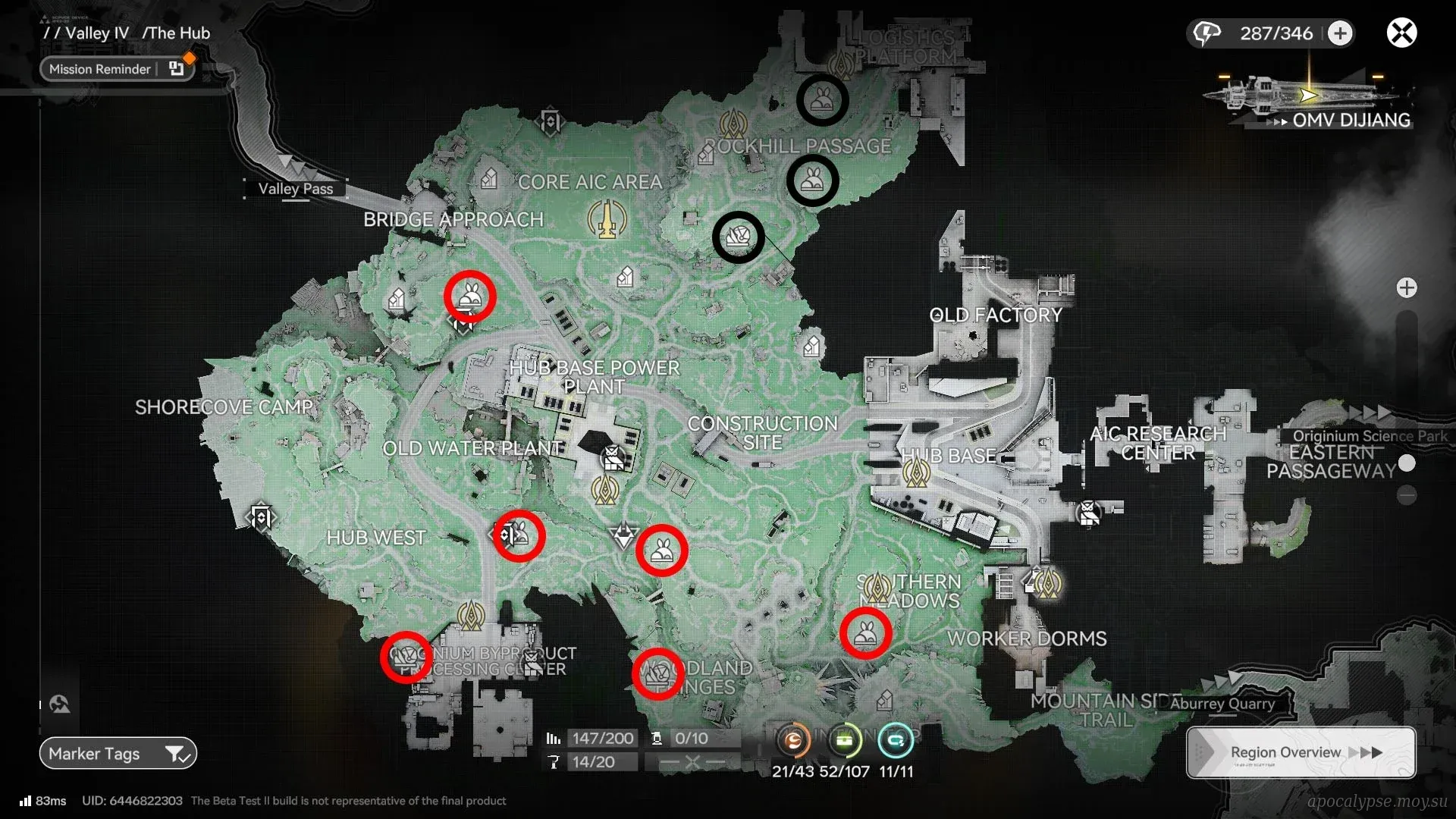Select the red-circled marker near Southern Meadows
1456x819 pixels.
point(865,632)
